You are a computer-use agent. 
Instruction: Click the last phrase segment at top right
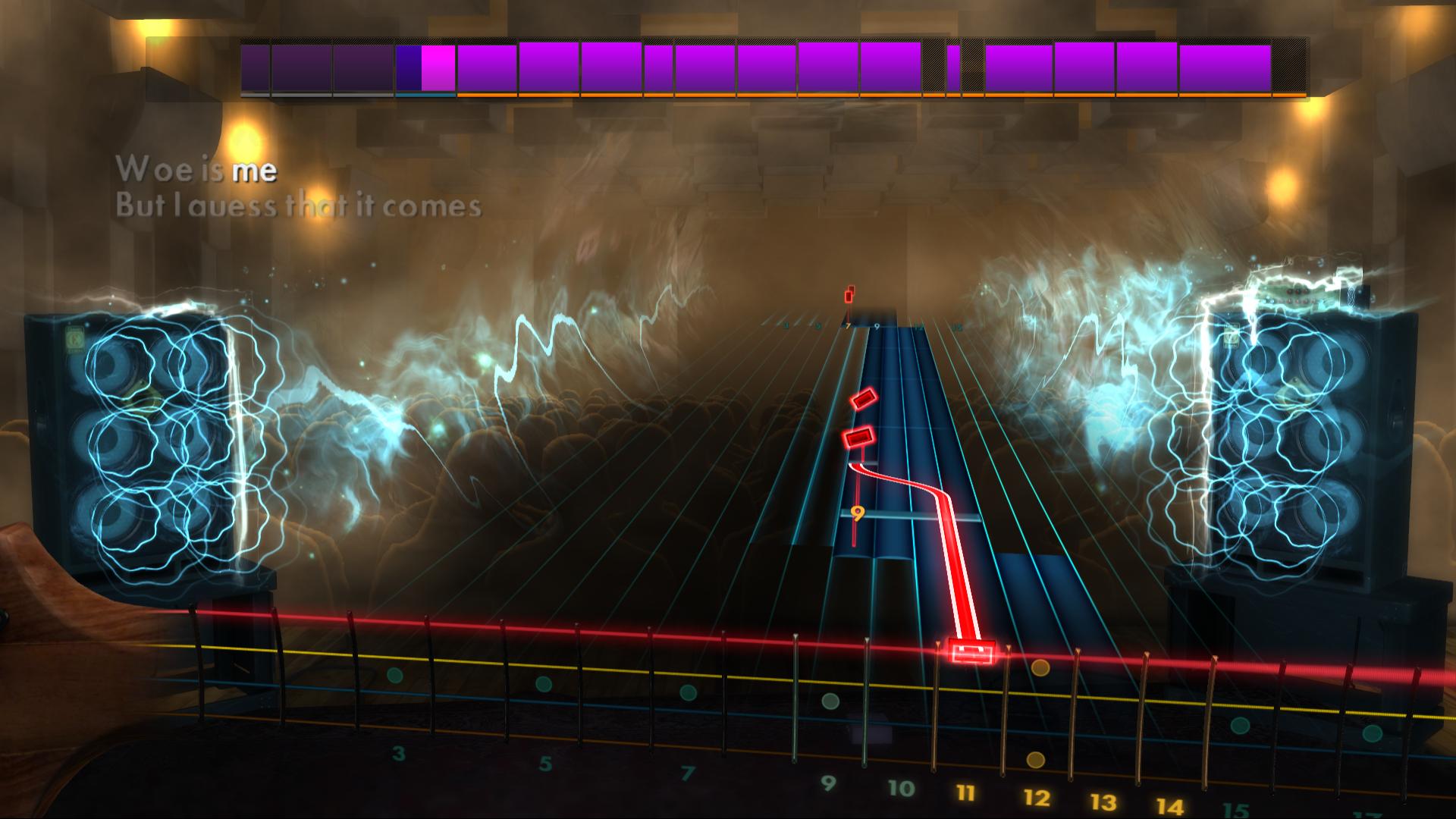click(x=1225, y=67)
